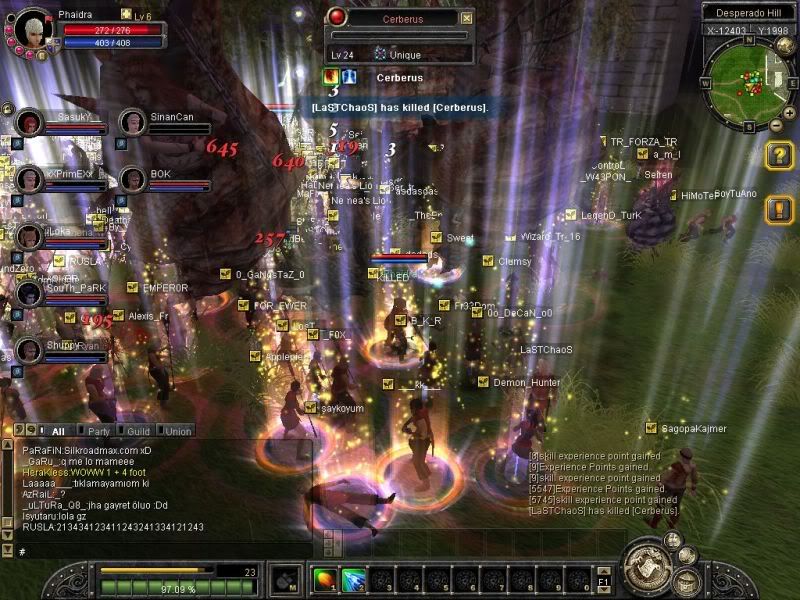This screenshot has height=600, width=800.
Task: Select party member SinanCan's portrait
Action: pos(133,123)
